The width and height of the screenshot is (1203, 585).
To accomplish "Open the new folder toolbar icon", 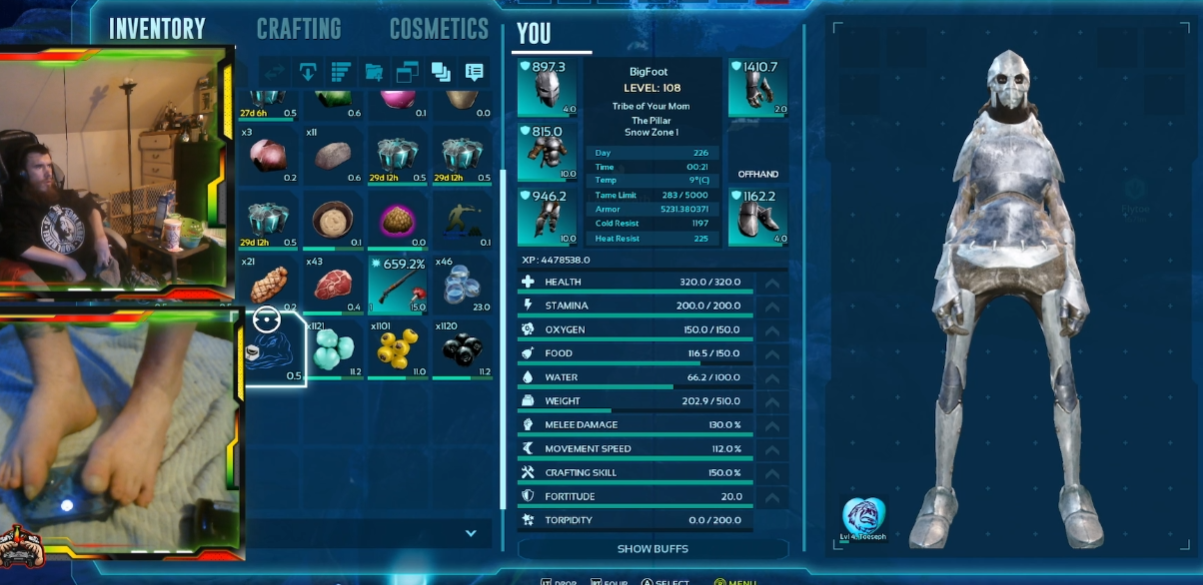I will pyautogui.click(x=374, y=72).
